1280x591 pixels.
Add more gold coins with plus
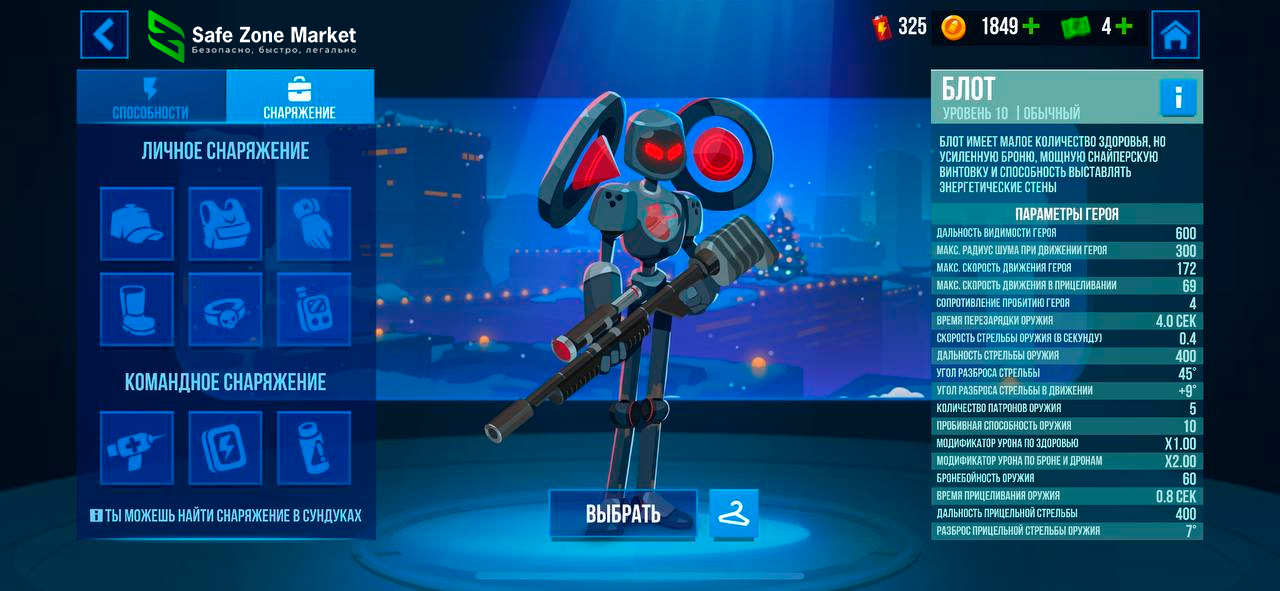coord(1031,27)
